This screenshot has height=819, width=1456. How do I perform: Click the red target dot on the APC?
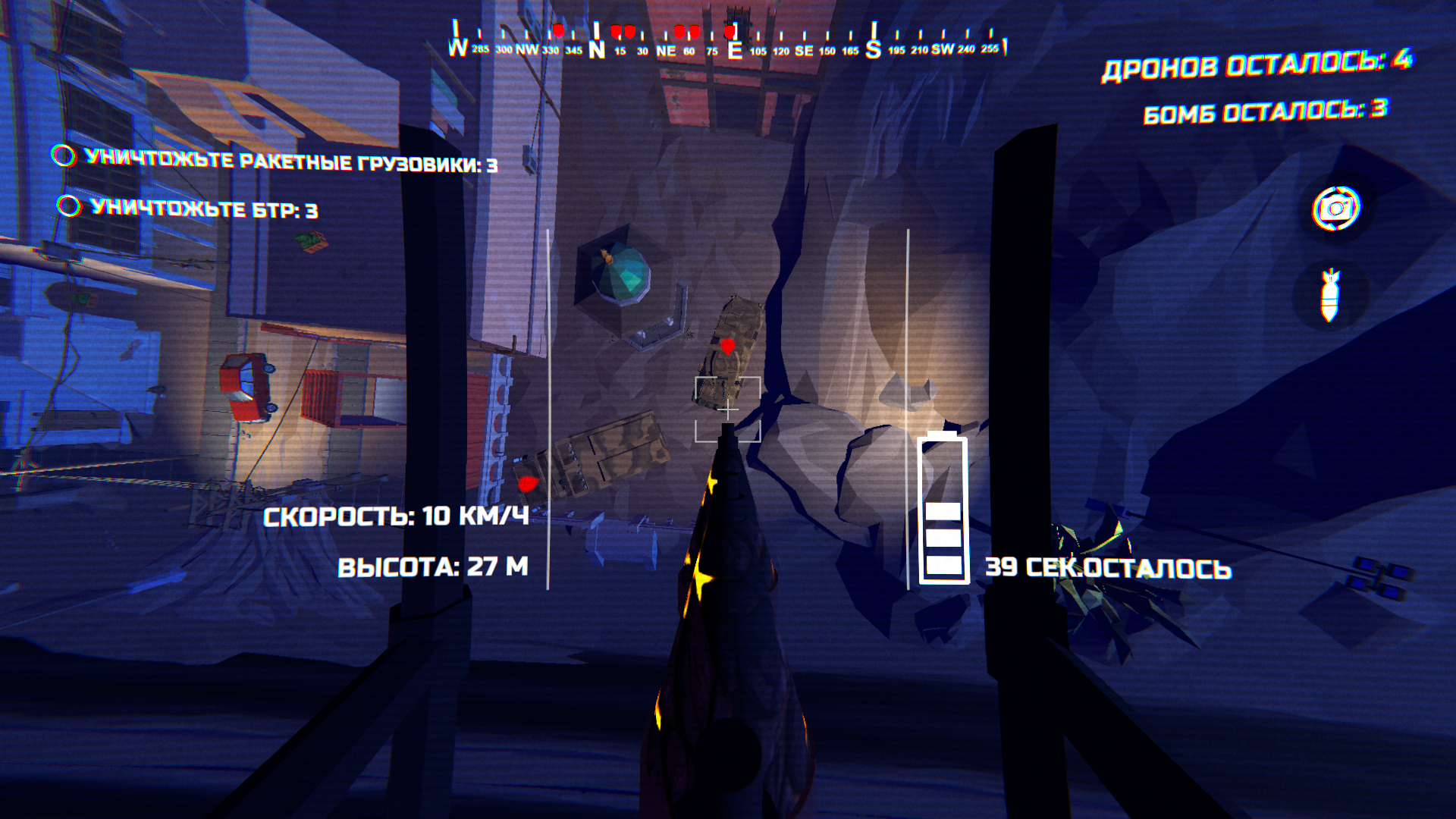pyautogui.click(x=727, y=348)
